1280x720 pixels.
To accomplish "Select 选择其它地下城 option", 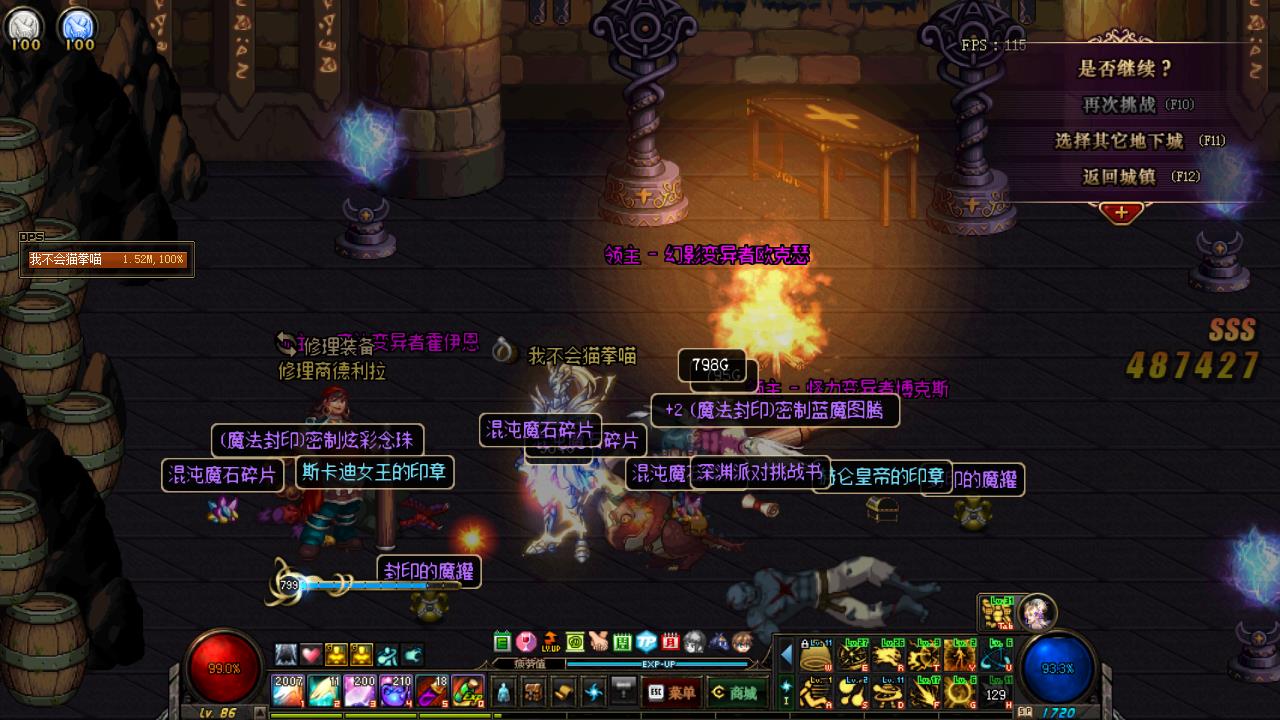I will coord(1120,140).
